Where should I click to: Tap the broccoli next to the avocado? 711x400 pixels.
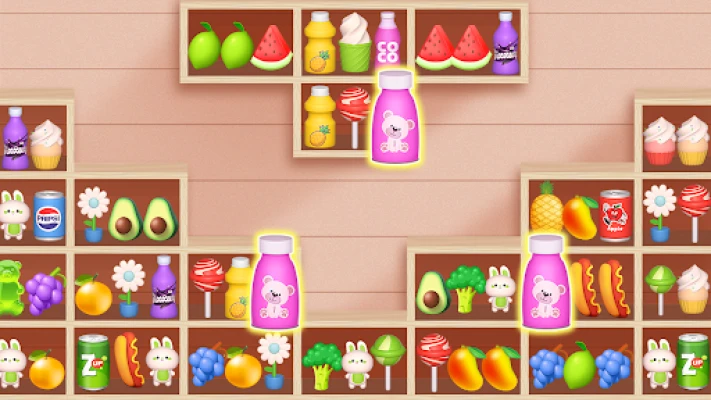click(x=465, y=288)
